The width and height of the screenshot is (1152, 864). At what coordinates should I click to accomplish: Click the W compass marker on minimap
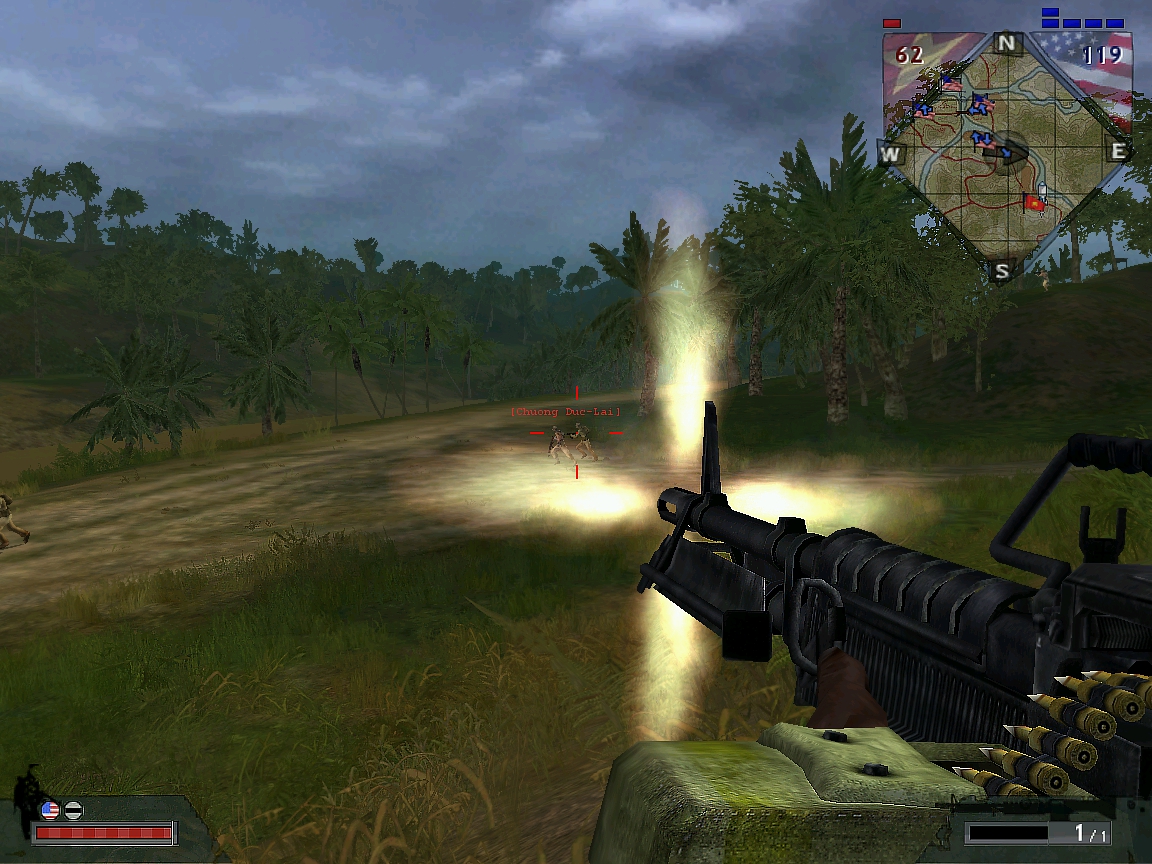coord(889,154)
